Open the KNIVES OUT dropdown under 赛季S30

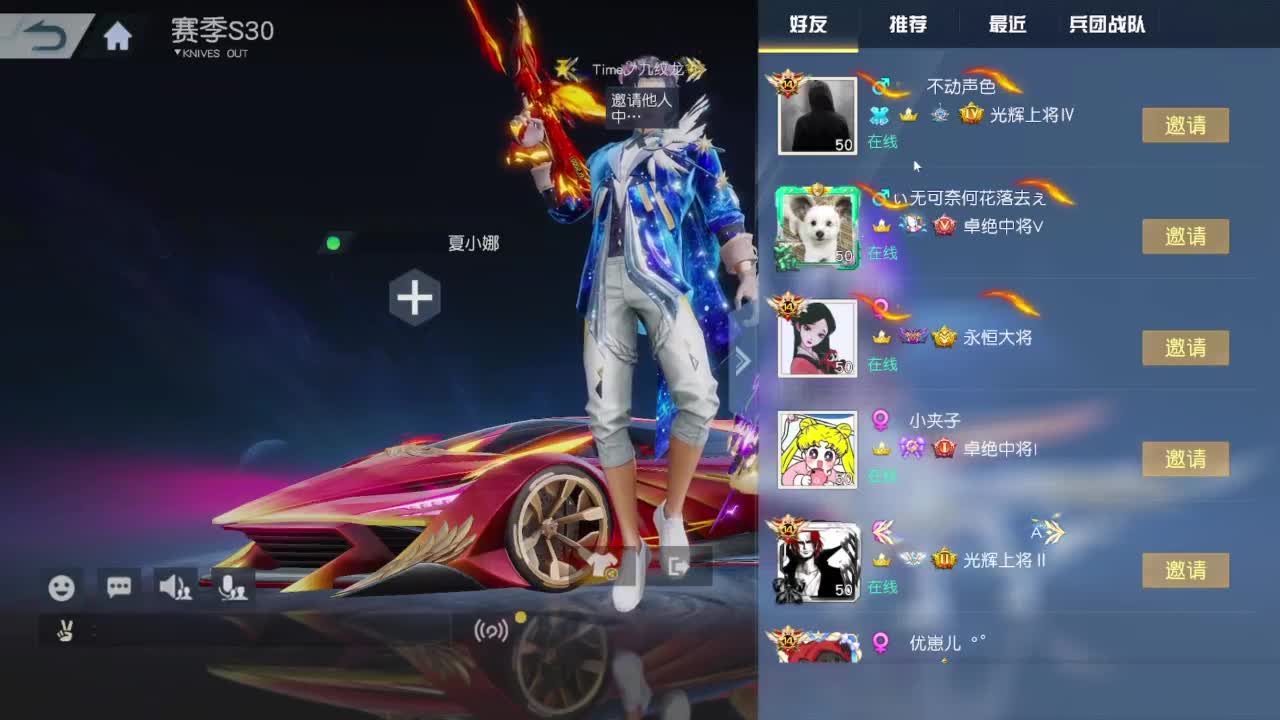(206, 54)
